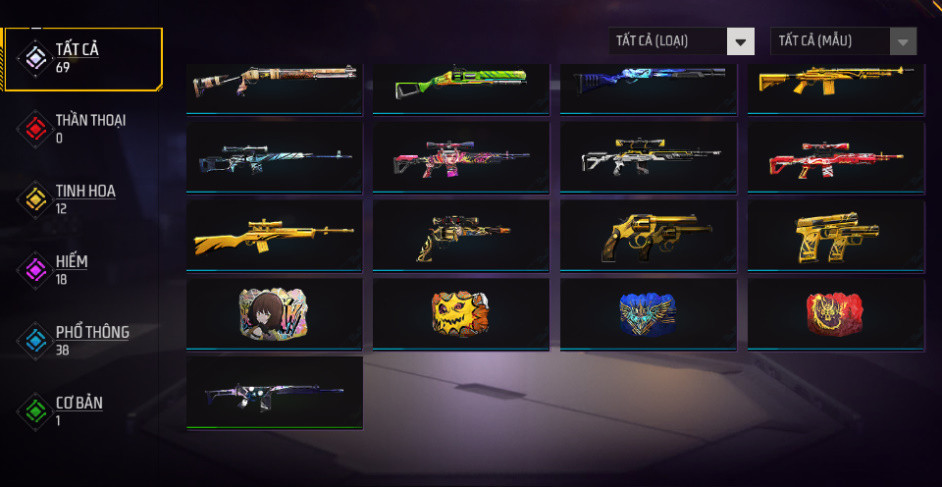Select the dark purple rifle skin
942x487 pixels.
coord(274,391)
